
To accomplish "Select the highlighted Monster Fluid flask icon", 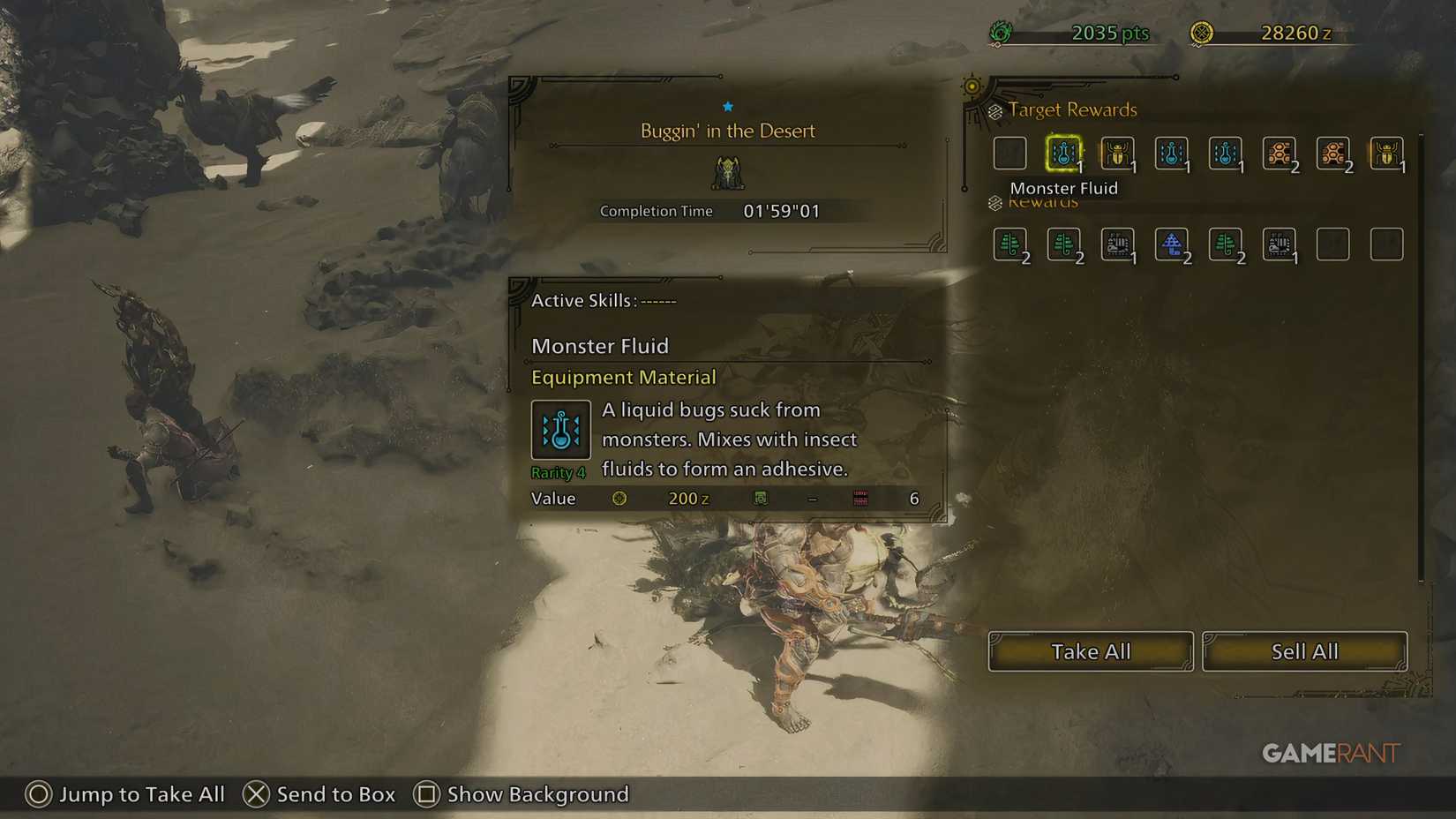I will [x=1064, y=153].
